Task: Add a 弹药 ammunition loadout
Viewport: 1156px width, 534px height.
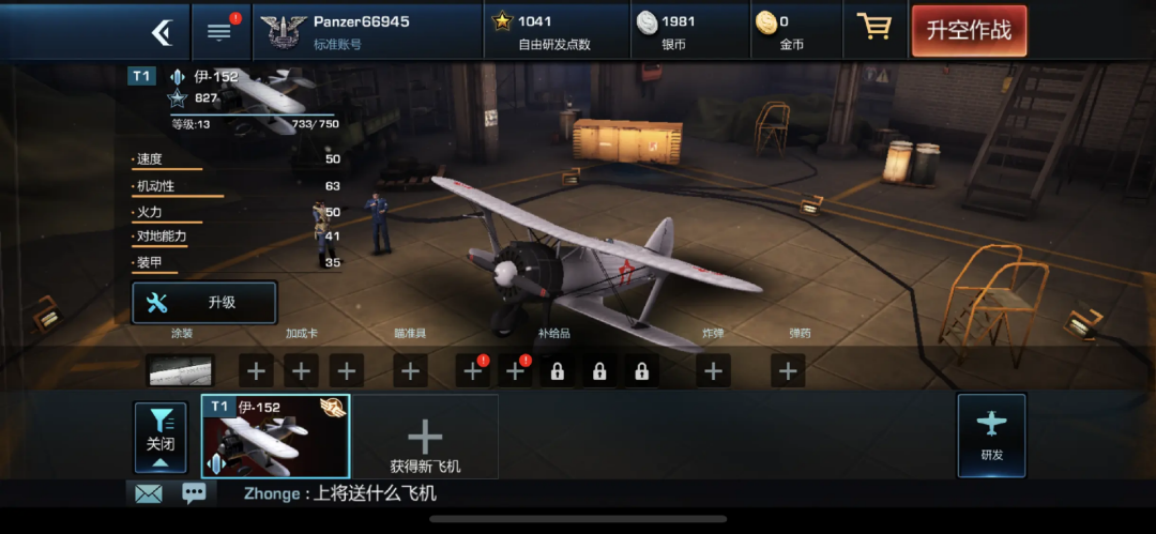Action: click(788, 372)
